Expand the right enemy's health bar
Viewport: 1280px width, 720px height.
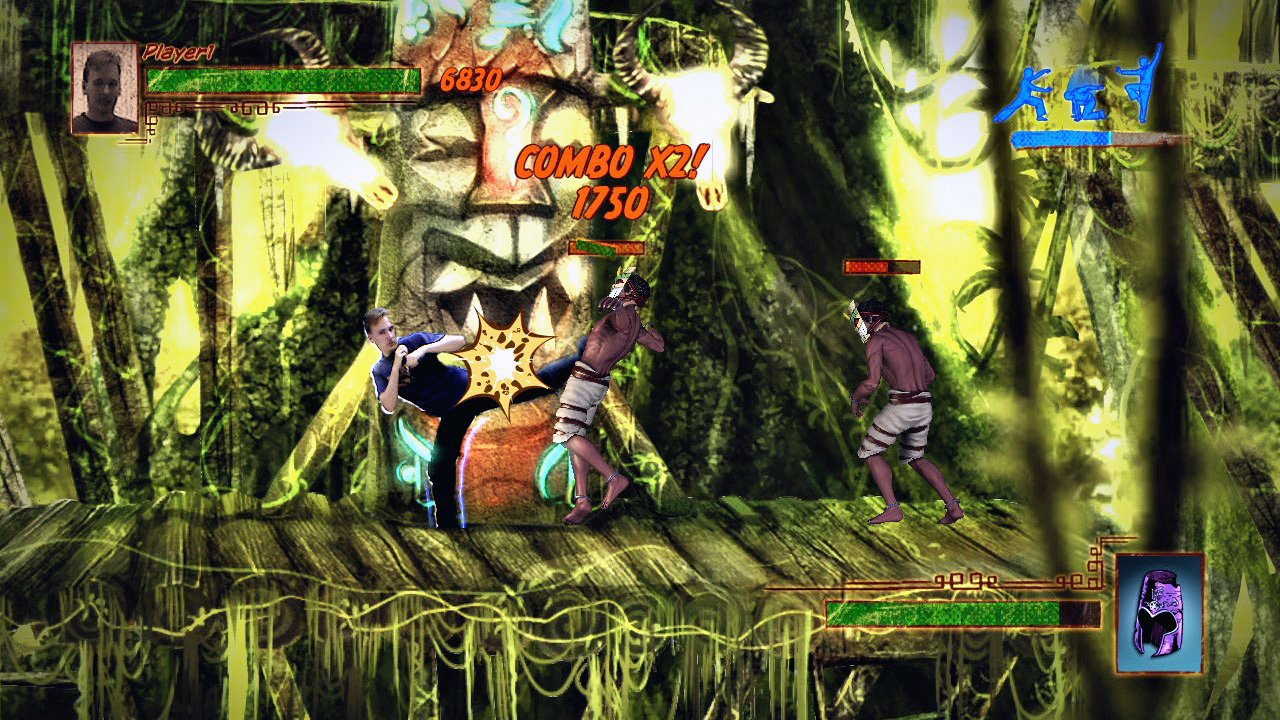click(882, 265)
